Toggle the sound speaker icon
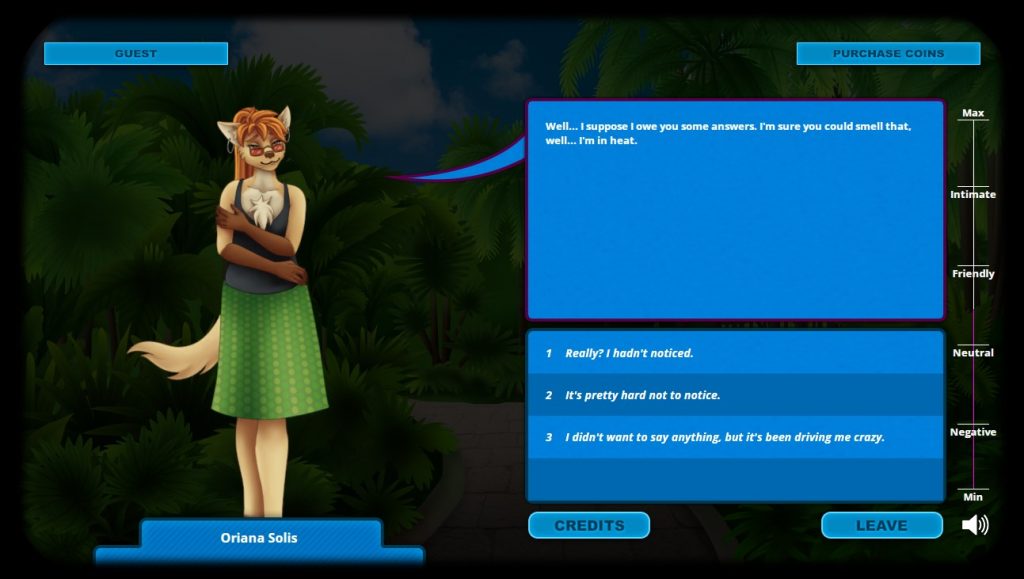 click(975, 525)
